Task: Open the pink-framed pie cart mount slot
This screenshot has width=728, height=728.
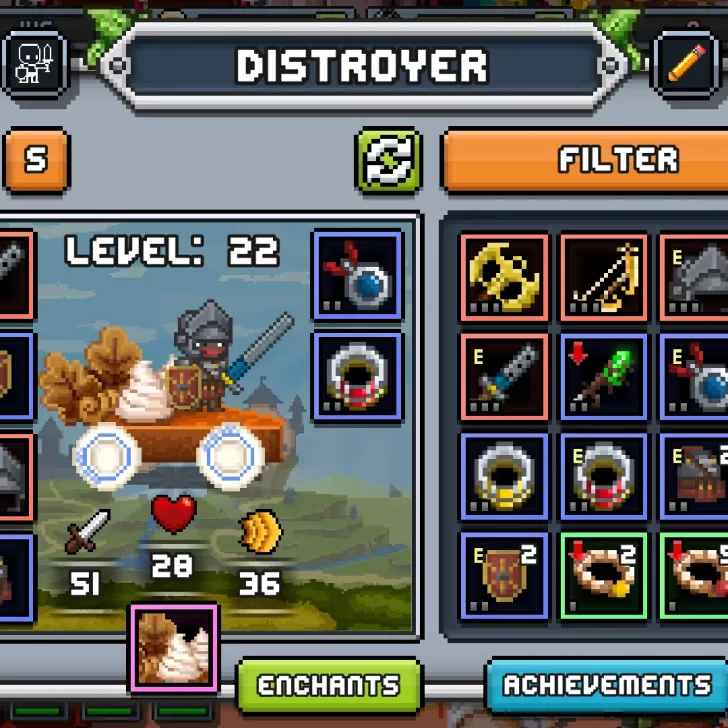Action: (174, 647)
